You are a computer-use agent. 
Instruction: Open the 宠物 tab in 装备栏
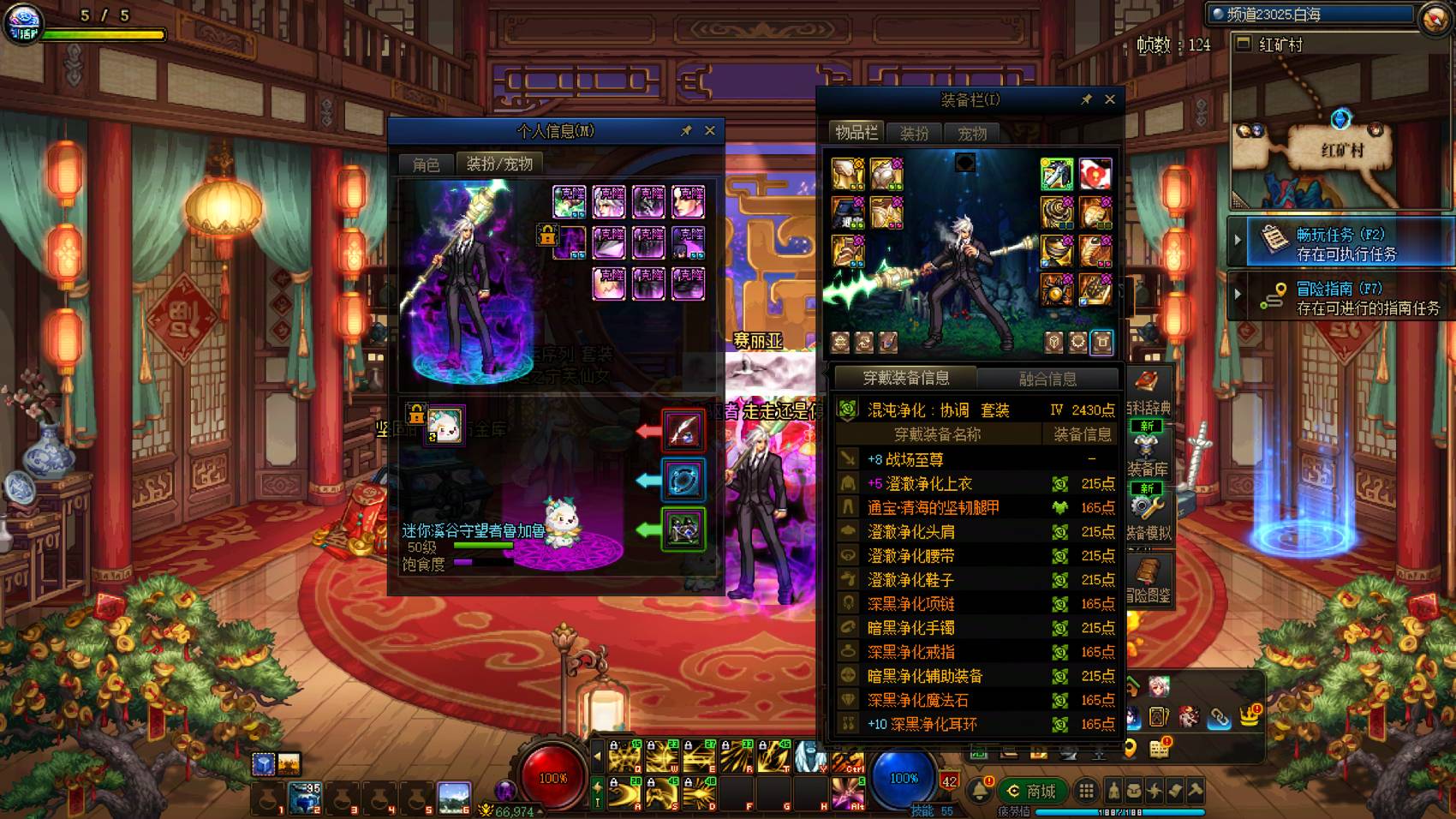tap(972, 133)
